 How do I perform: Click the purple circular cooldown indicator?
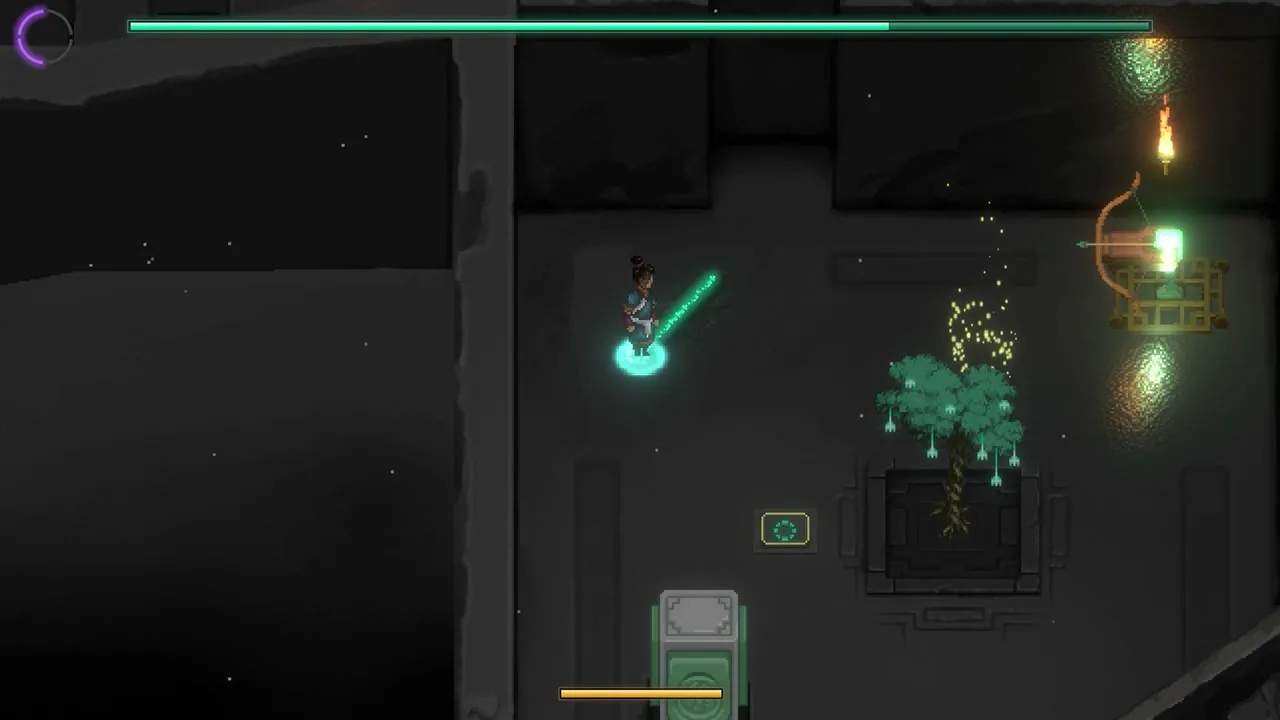pyautogui.click(x=42, y=37)
